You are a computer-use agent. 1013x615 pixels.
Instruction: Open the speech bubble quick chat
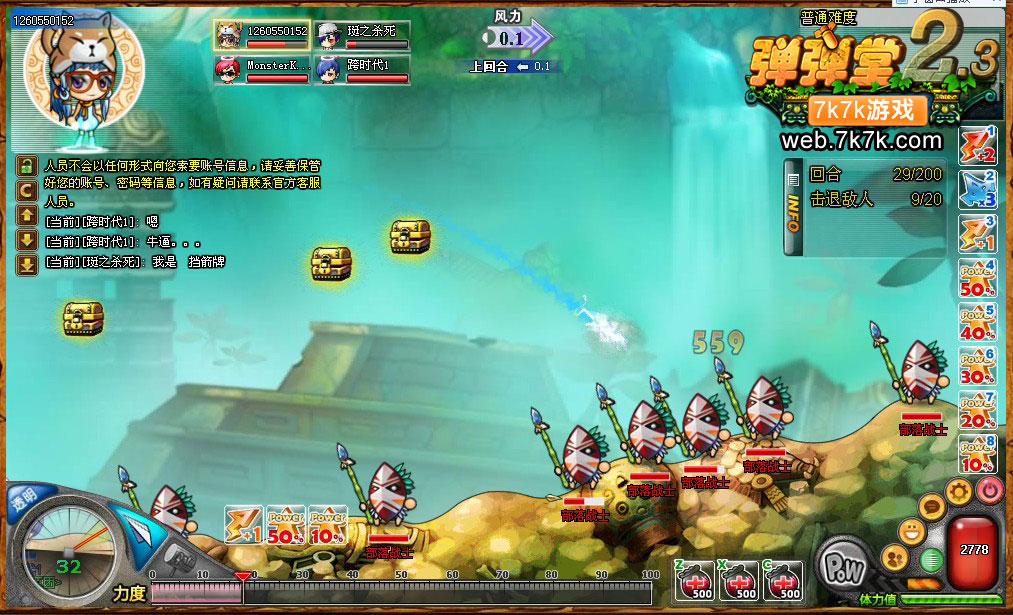pos(932,509)
